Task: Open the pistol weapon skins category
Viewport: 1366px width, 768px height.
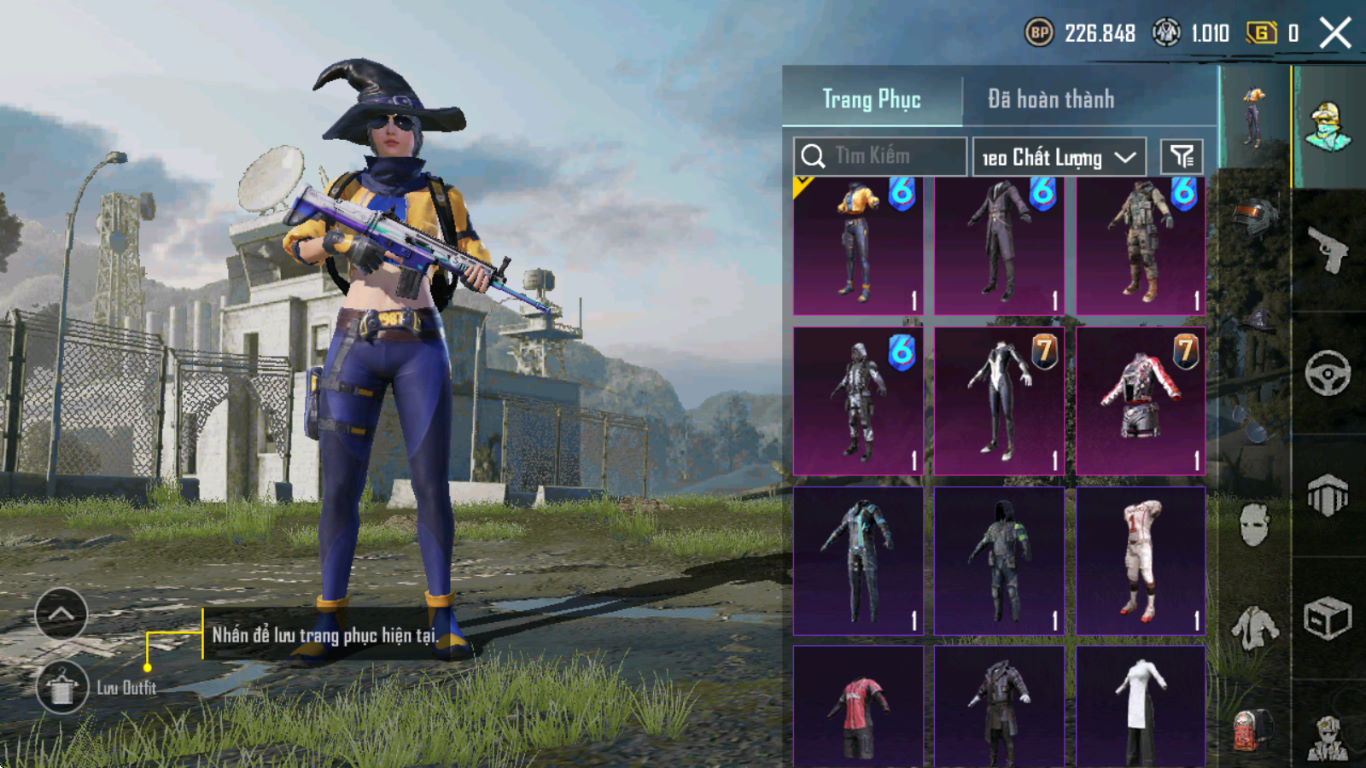Action: (x=1328, y=248)
